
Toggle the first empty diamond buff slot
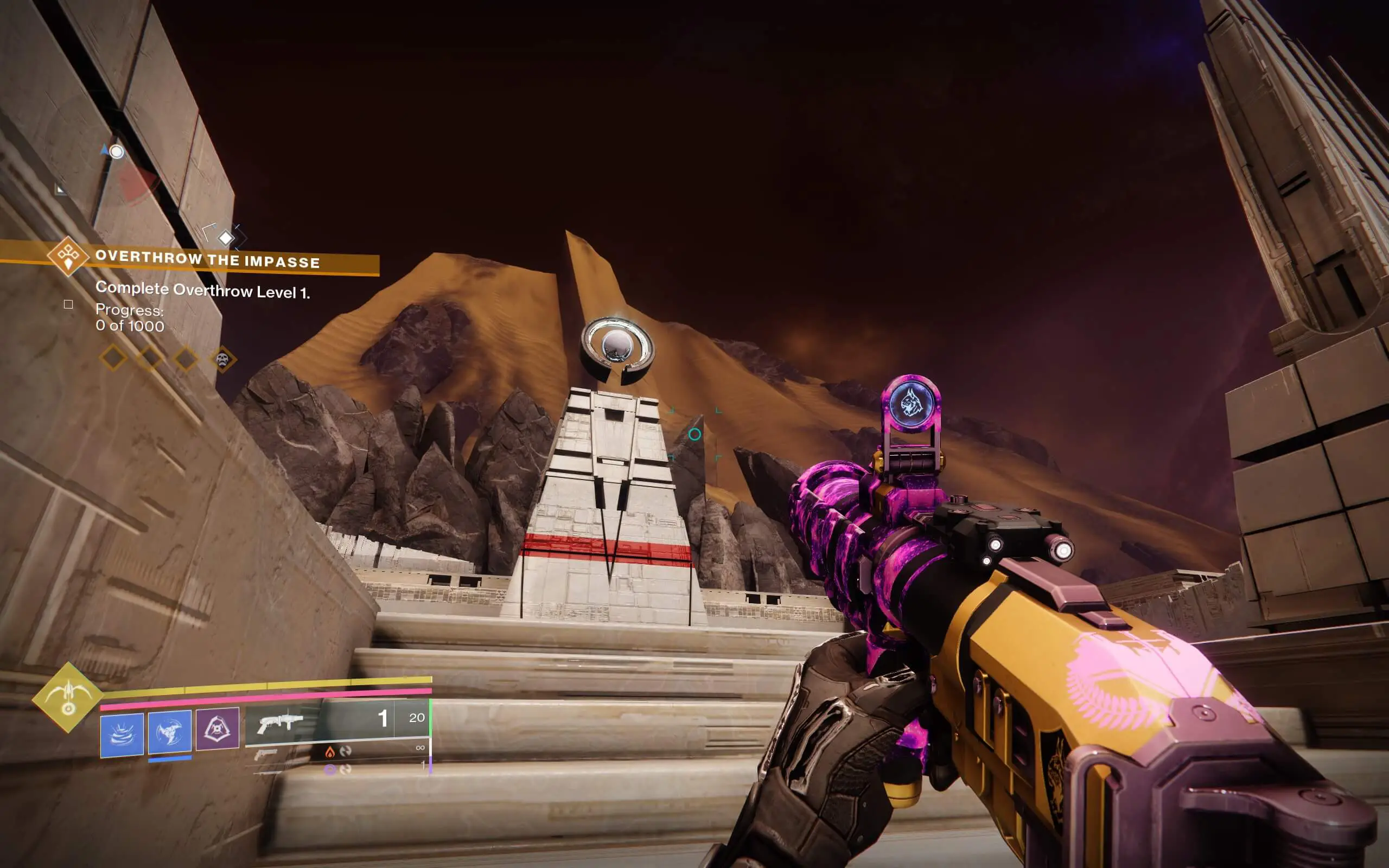click(x=112, y=359)
